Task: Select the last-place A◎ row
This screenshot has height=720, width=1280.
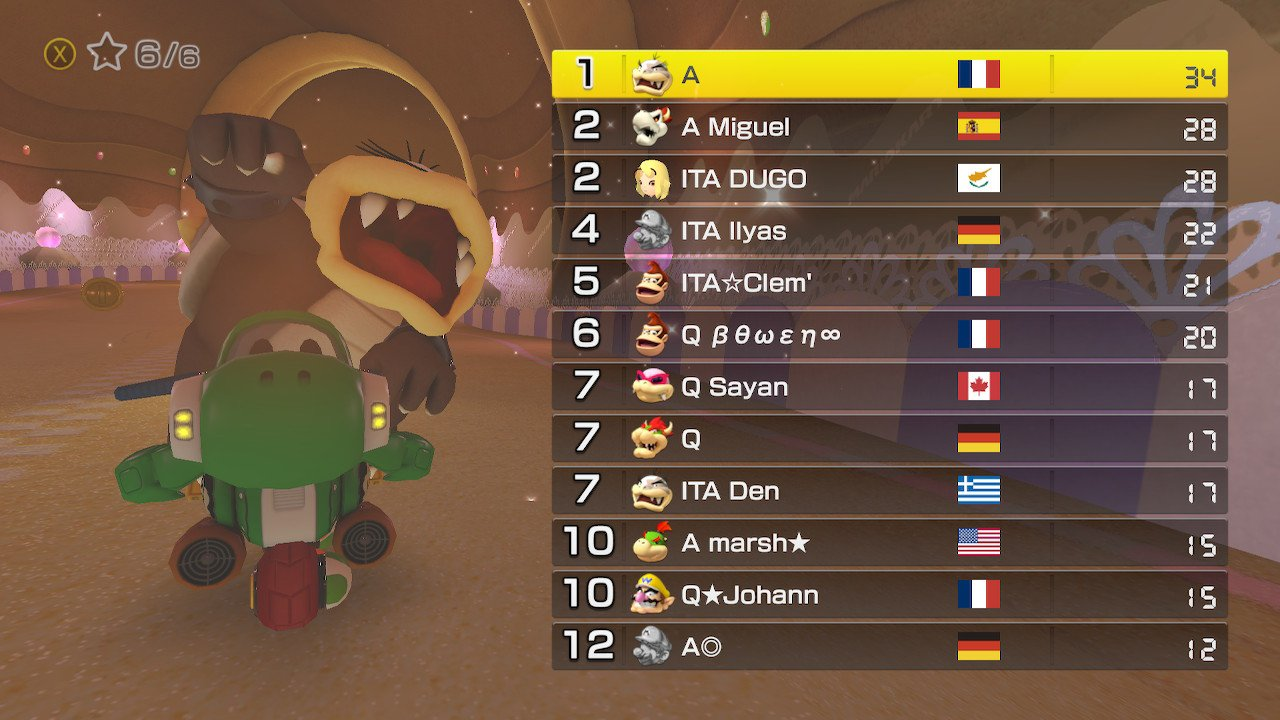Action: click(889, 647)
